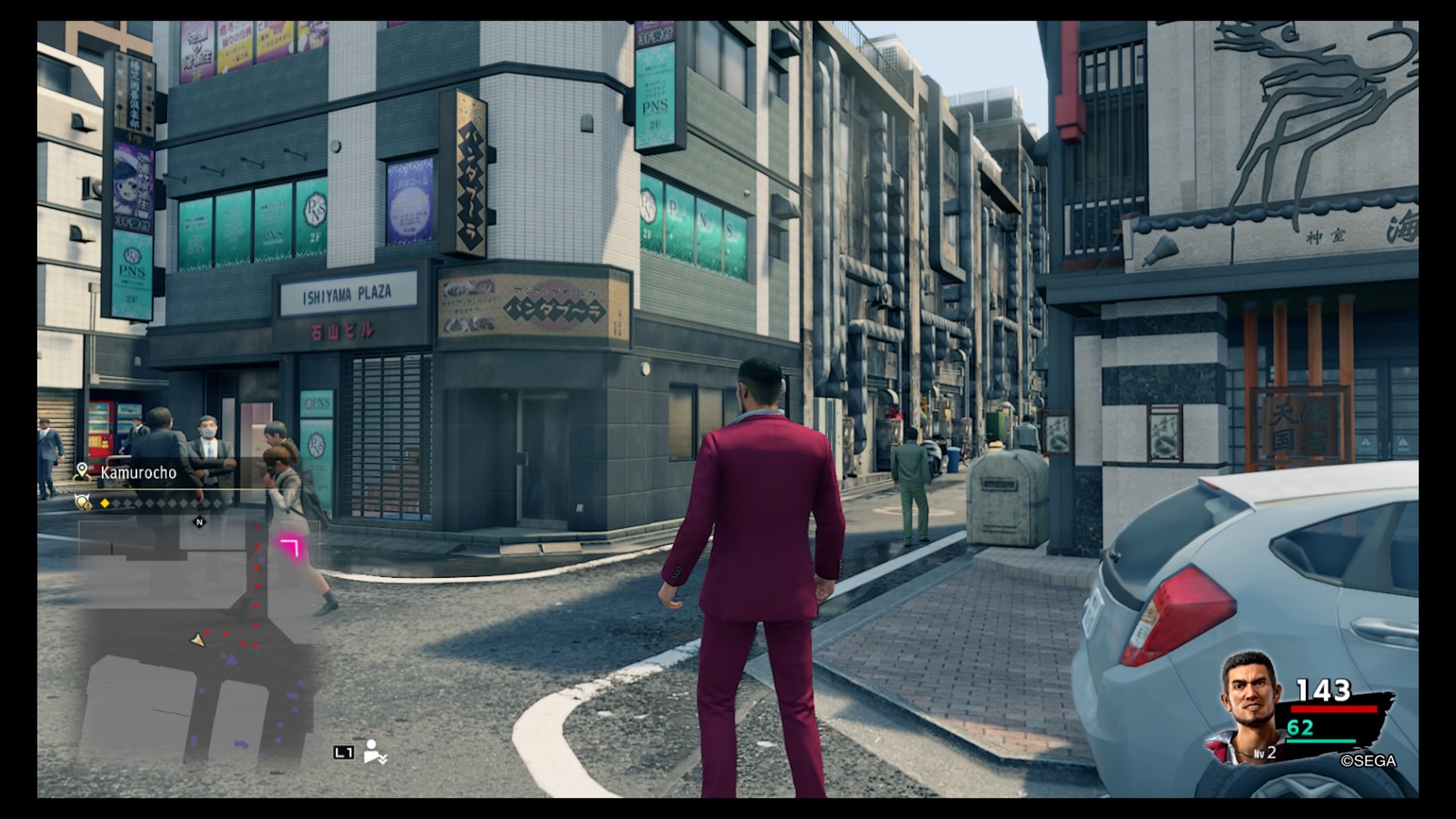This screenshot has width=1456, height=819.
Task: Click the north compass indicator on minimap
Action: (x=199, y=522)
